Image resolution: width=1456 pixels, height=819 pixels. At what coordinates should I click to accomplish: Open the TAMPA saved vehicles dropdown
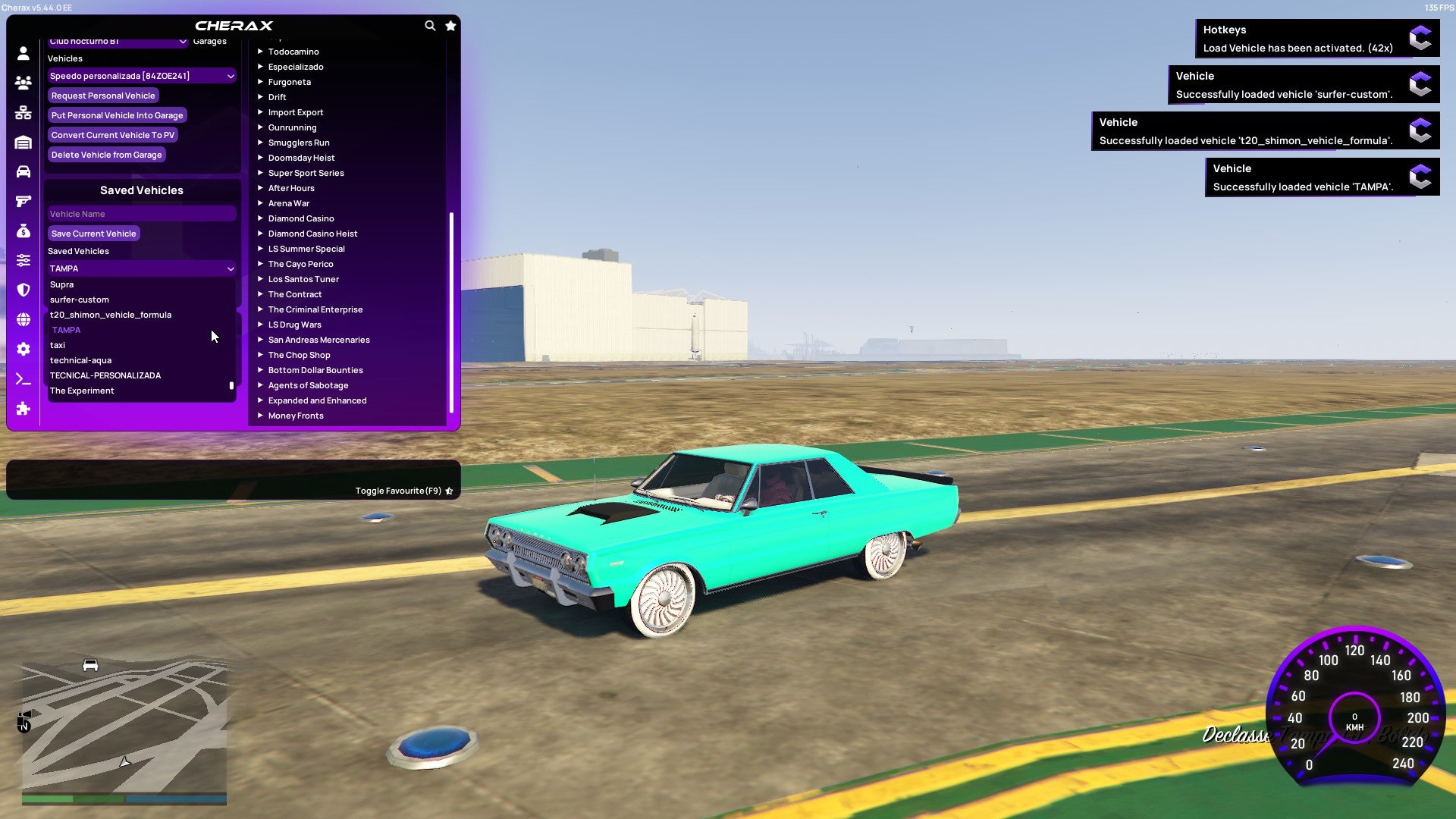(x=141, y=268)
